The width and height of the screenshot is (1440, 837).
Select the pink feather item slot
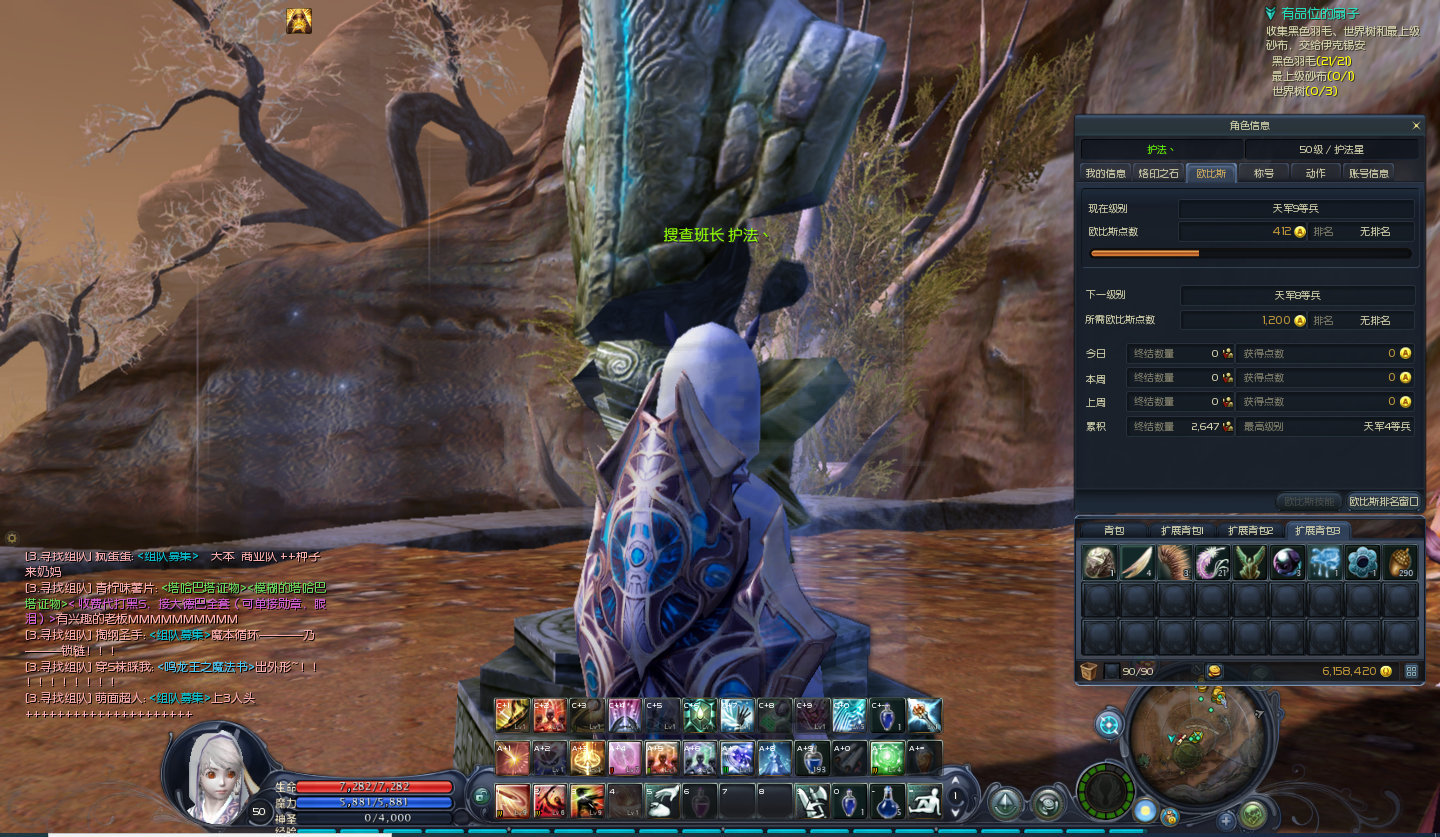1212,562
